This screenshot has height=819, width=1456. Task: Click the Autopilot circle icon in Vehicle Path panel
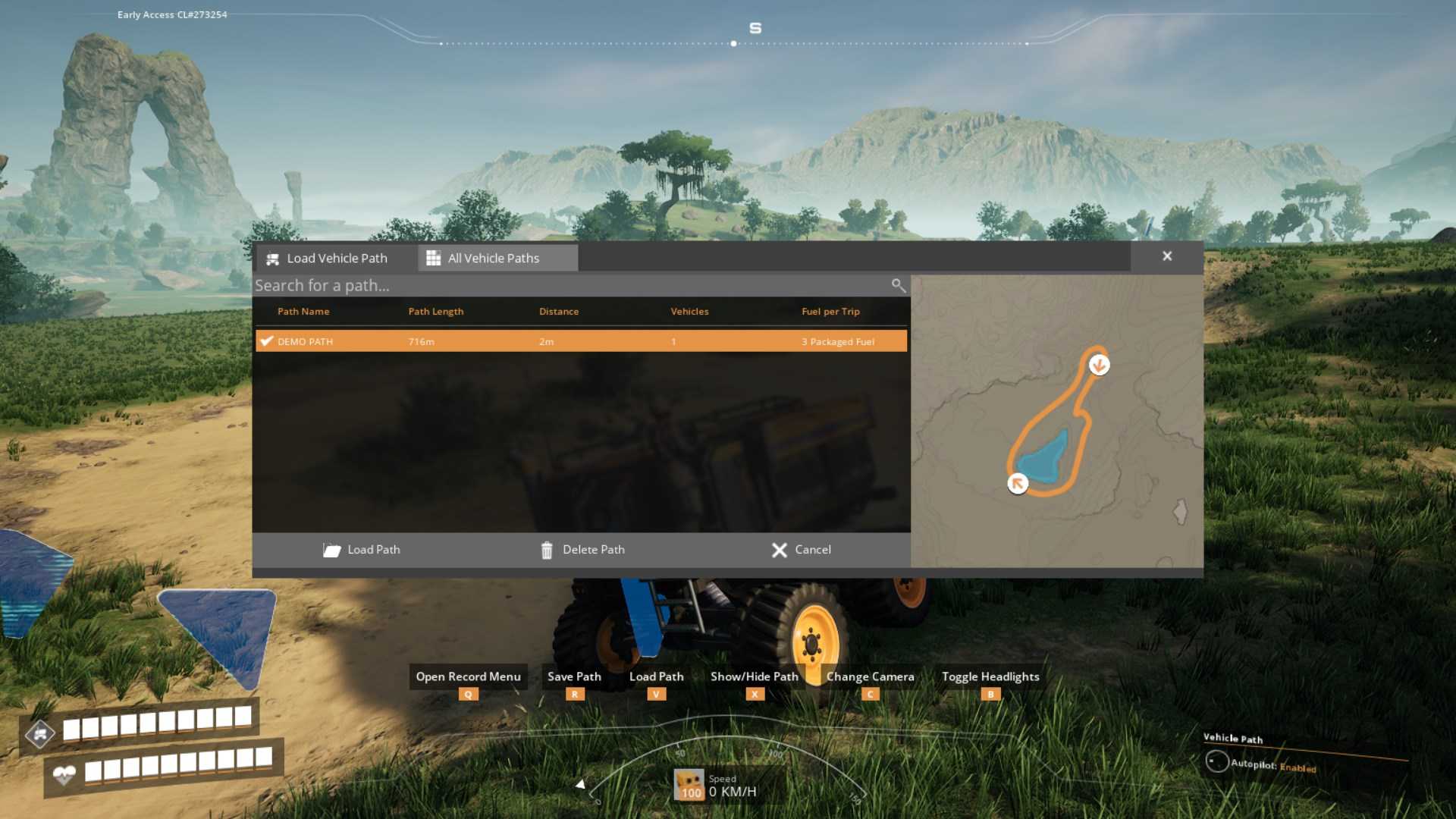click(x=1218, y=761)
